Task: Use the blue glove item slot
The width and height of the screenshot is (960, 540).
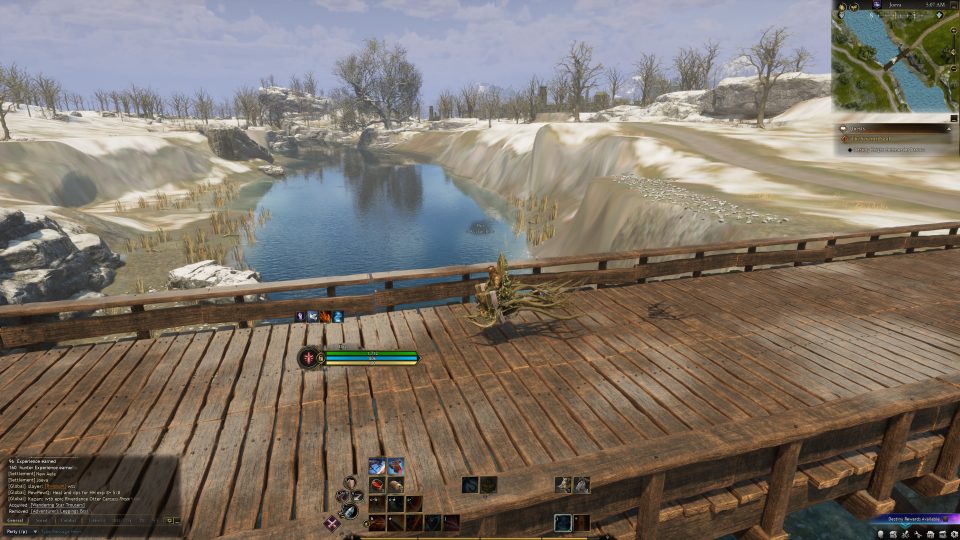Action: 376,466
